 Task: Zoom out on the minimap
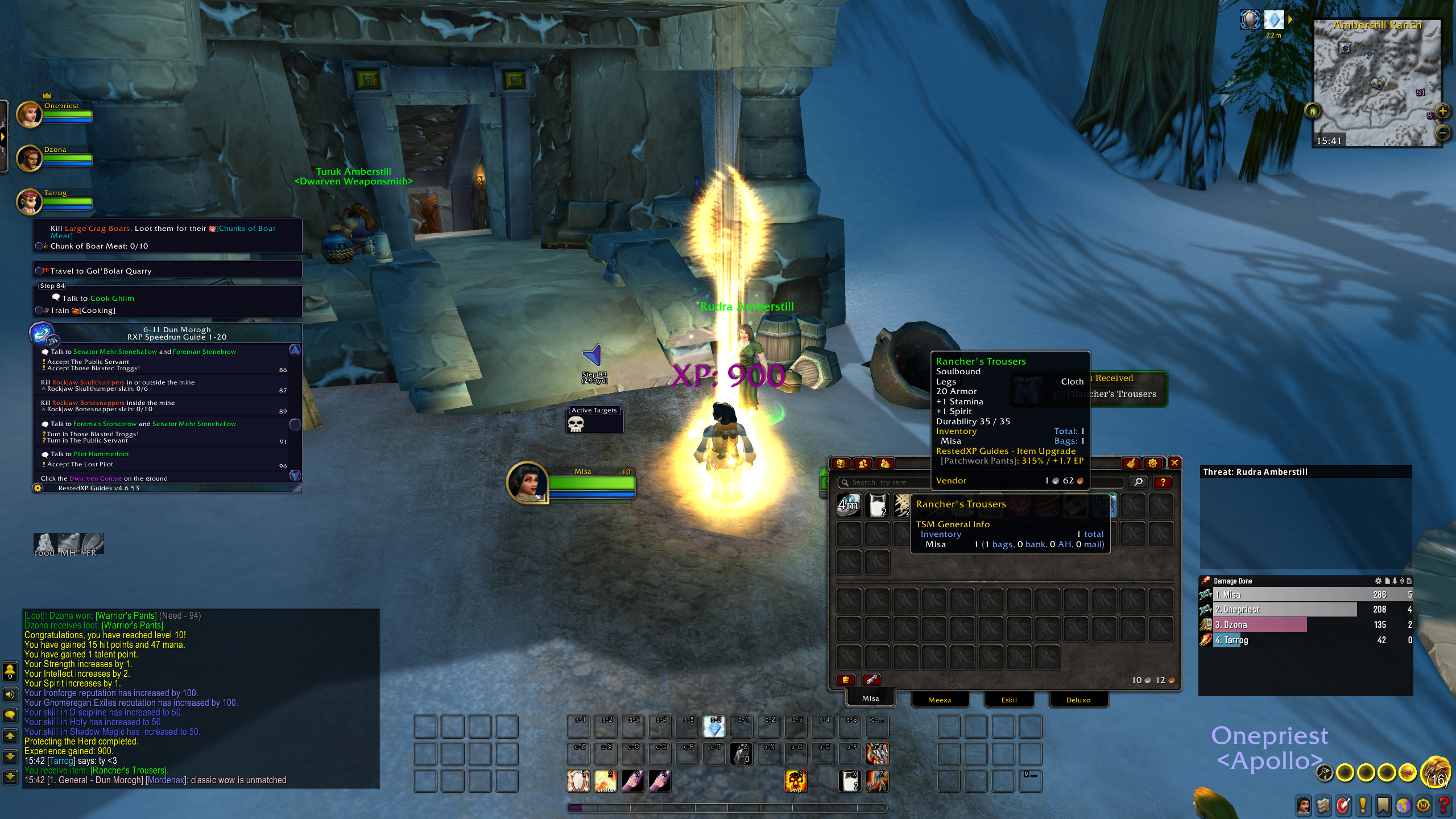point(1443,133)
